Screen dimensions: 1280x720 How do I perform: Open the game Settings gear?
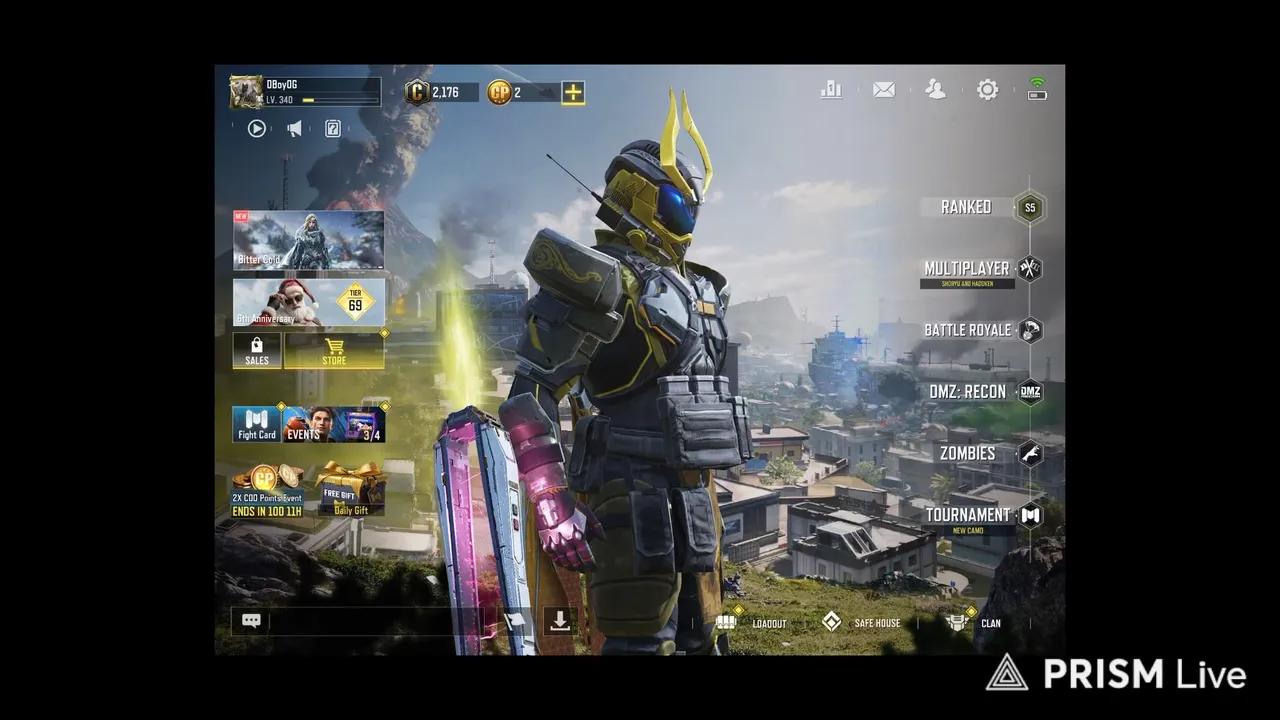987,89
